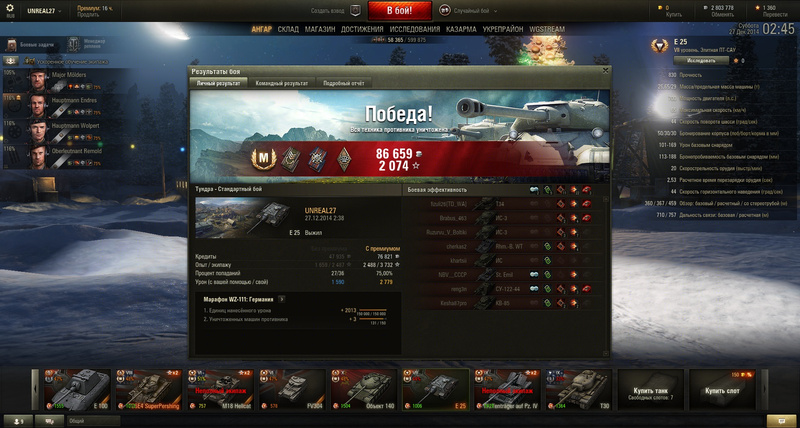Open the «Укрепрайон» stronghold section
Screen dimensions: 800x428
[503, 30]
